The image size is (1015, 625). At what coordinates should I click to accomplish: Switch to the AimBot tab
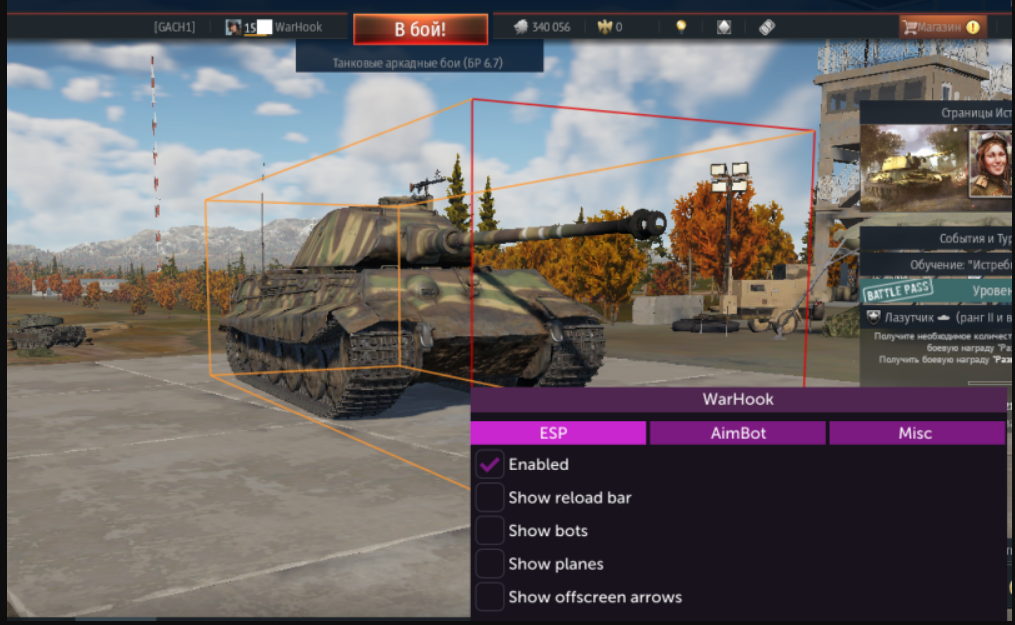click(737, 433)
